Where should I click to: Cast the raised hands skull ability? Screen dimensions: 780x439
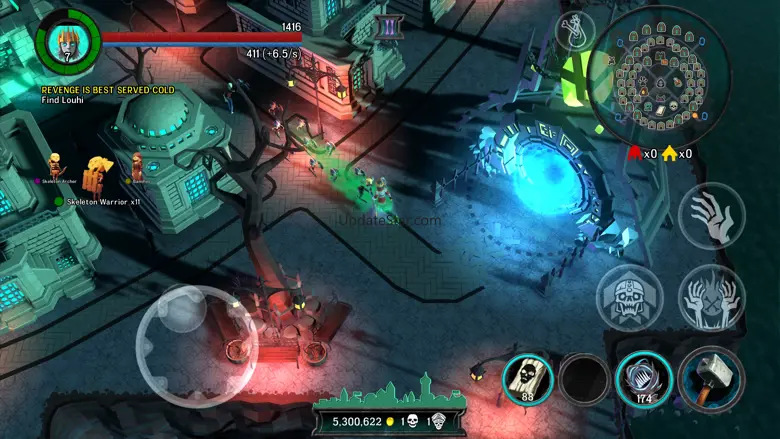(711, 298)
